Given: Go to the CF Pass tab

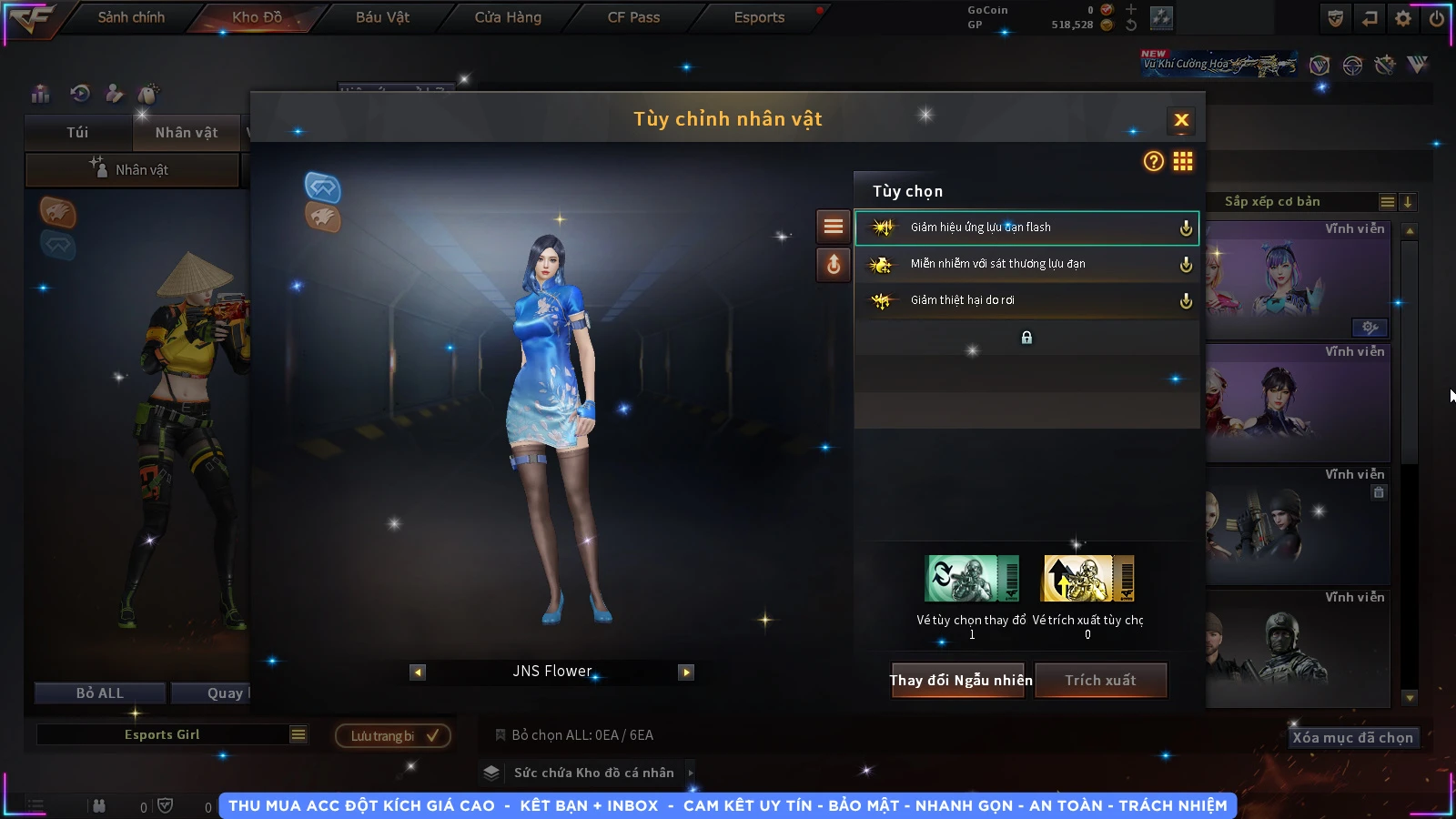Looking at the screenshot, I should pyautogui.click(x=633, y=17).
